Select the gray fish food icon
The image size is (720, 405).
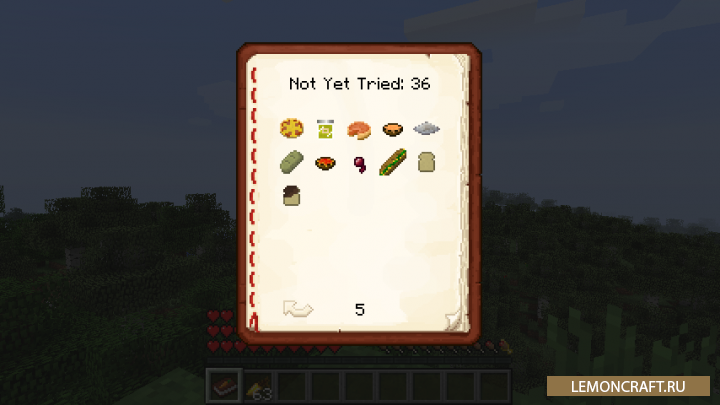click(427, 128)
